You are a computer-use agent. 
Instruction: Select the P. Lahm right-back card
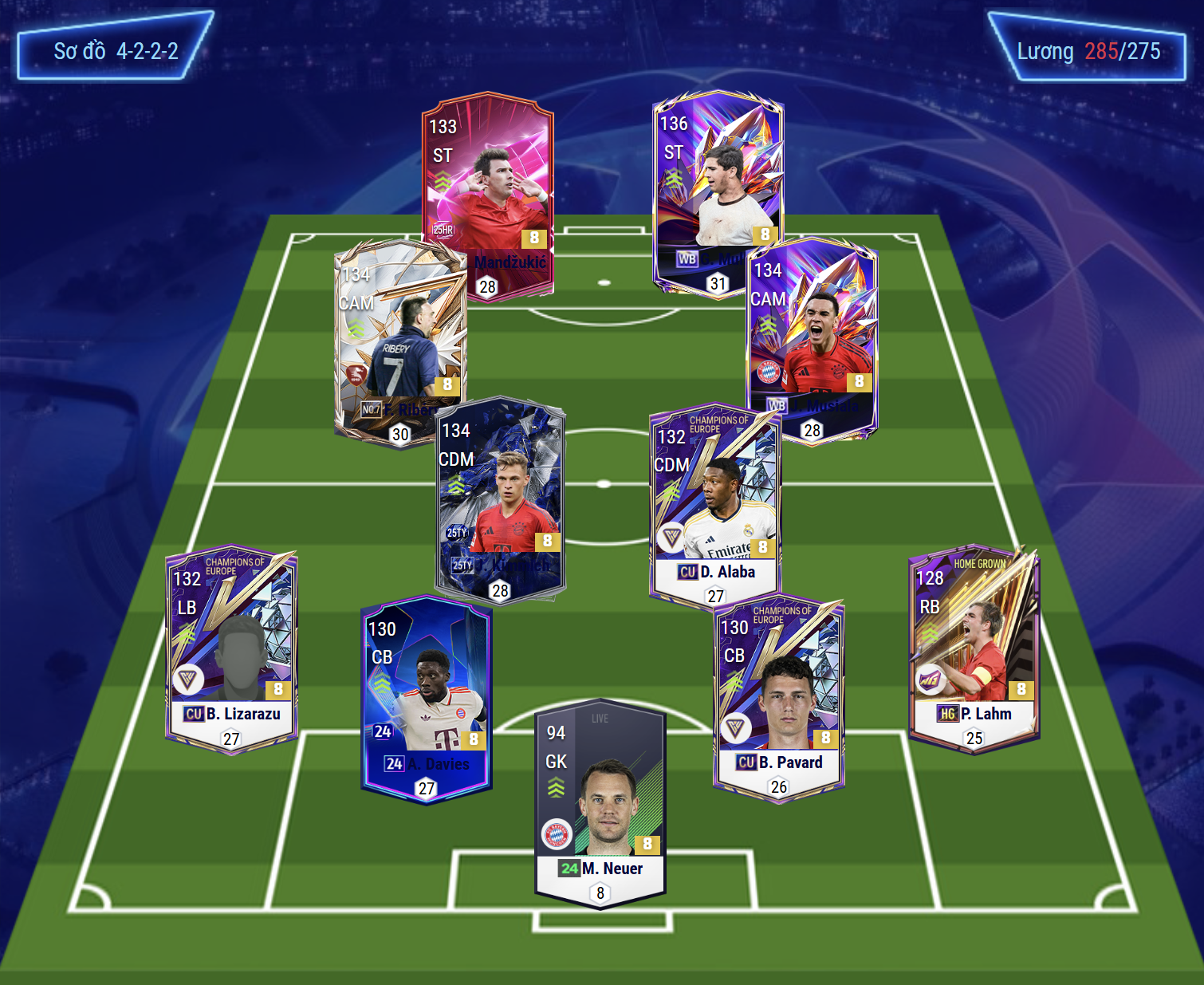(x=974, y=646)
